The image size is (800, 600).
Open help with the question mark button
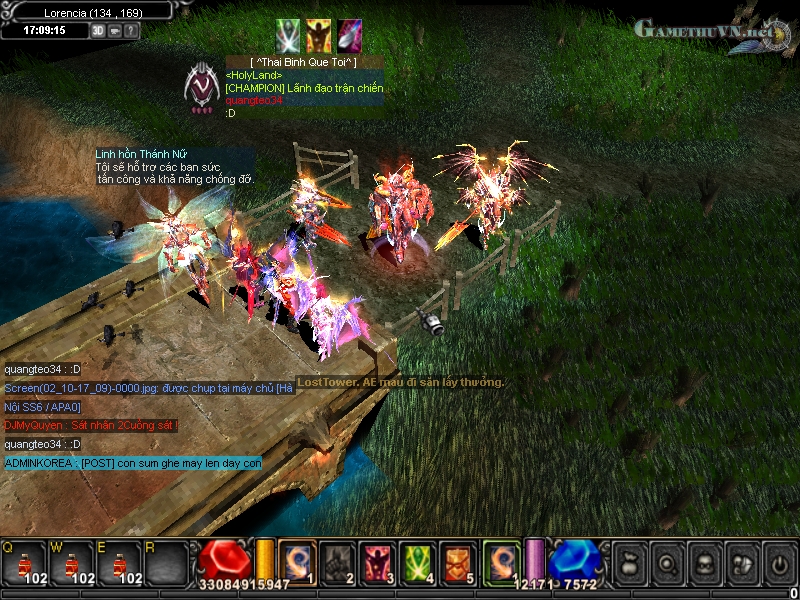click(132, 30)
